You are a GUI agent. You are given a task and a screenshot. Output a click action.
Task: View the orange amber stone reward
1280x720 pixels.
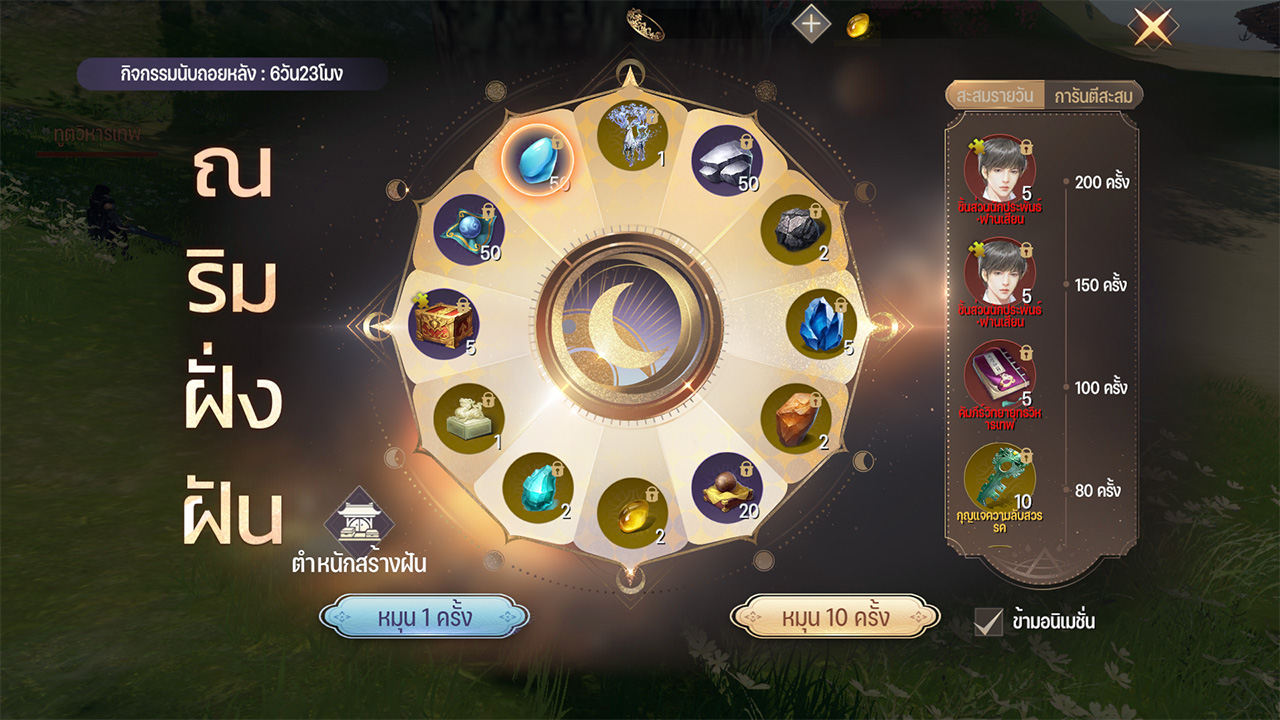796,418
